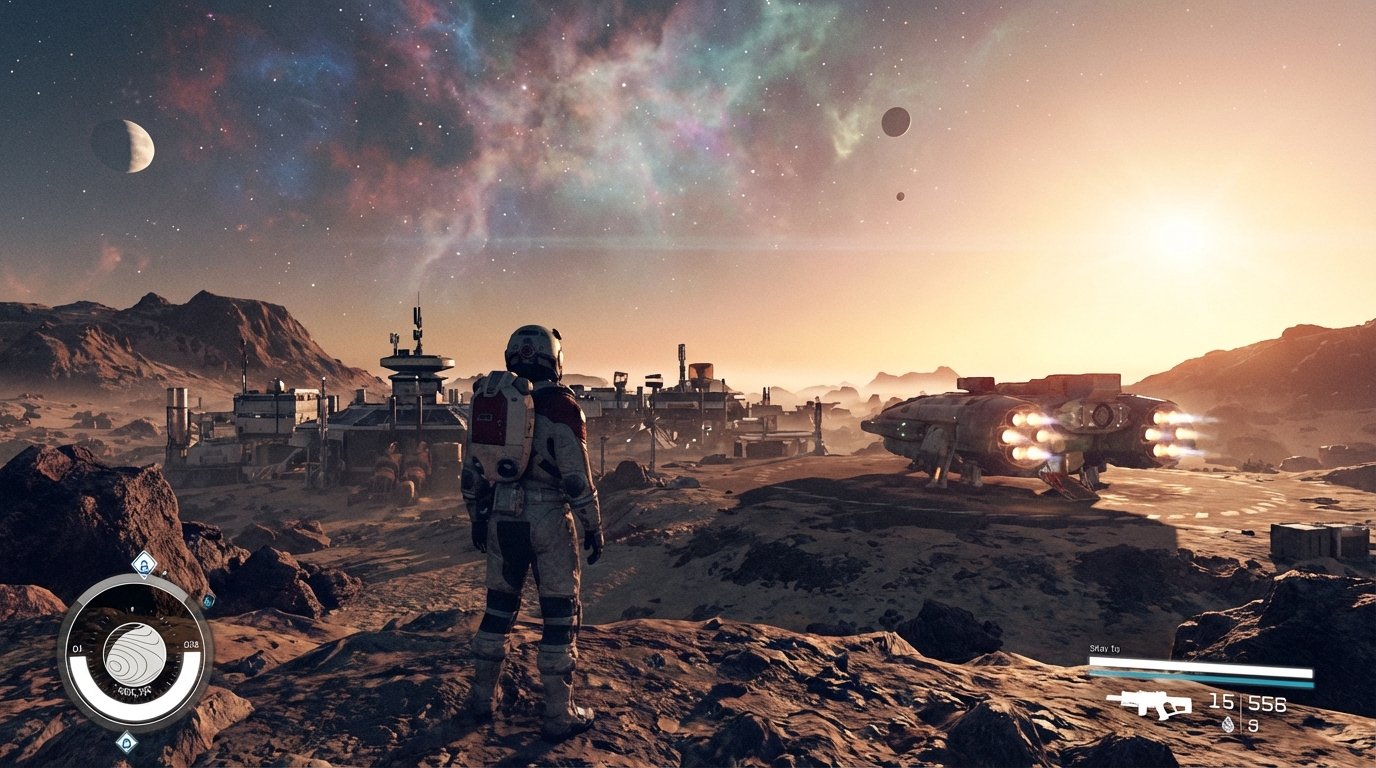Toggle the Sway to indicator label

pyautogui.click(x=1105, y=649)
